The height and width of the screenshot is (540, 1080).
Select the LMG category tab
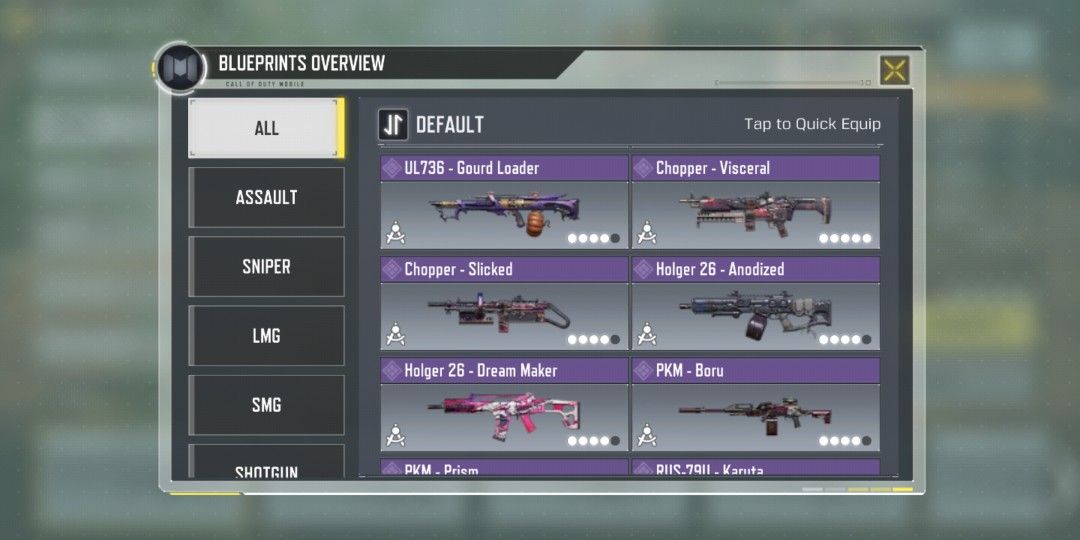point(266,335)
